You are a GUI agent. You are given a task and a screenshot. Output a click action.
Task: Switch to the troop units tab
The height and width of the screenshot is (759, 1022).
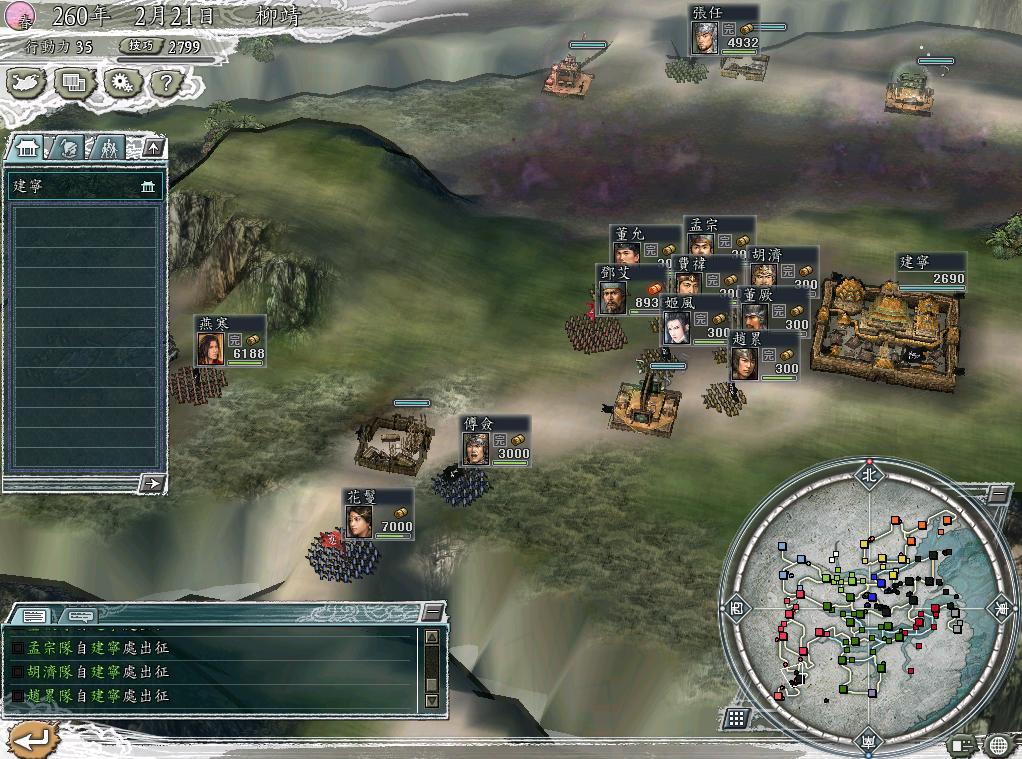pos(107,148)
